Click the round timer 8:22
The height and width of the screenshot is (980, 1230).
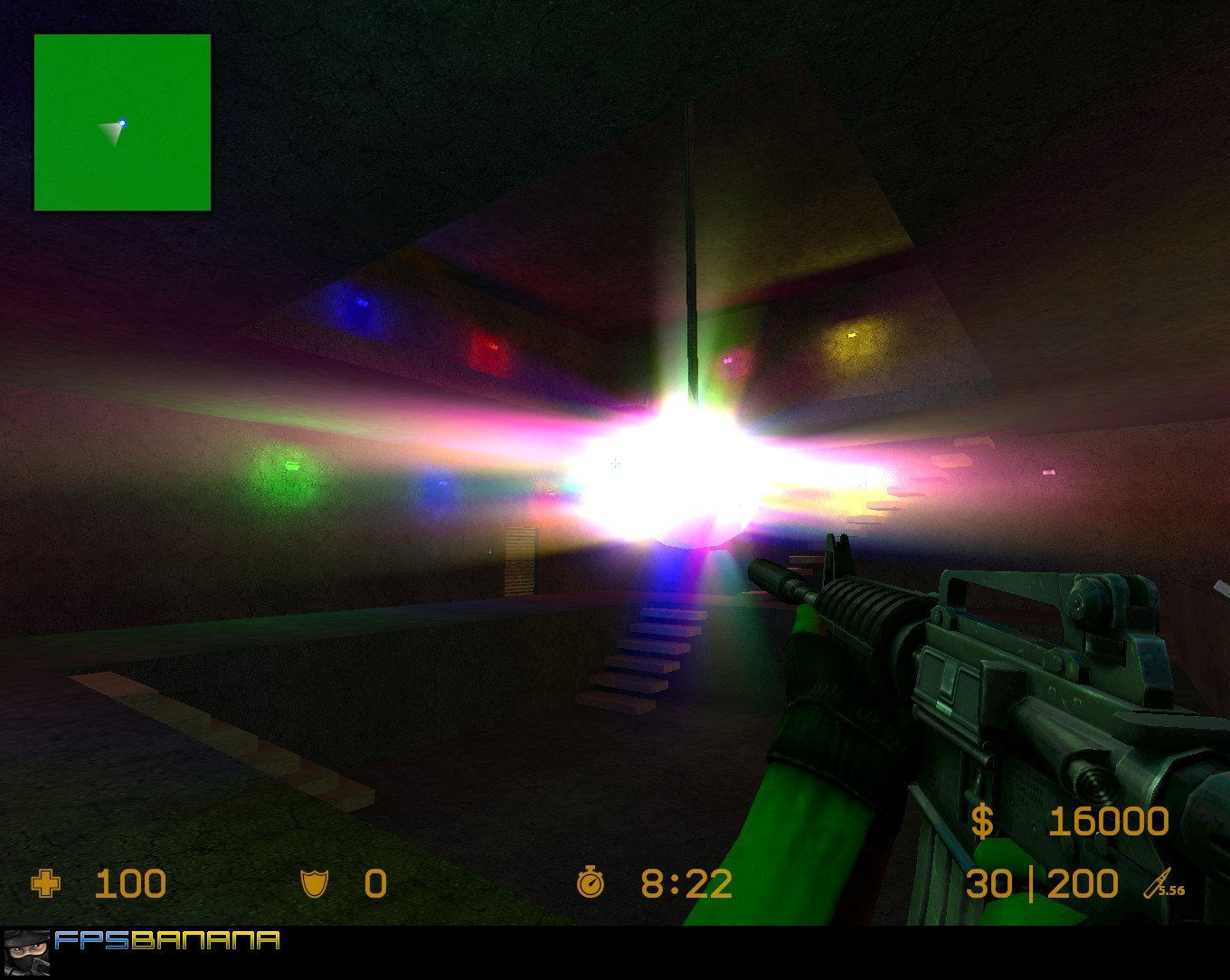(685, 884)
